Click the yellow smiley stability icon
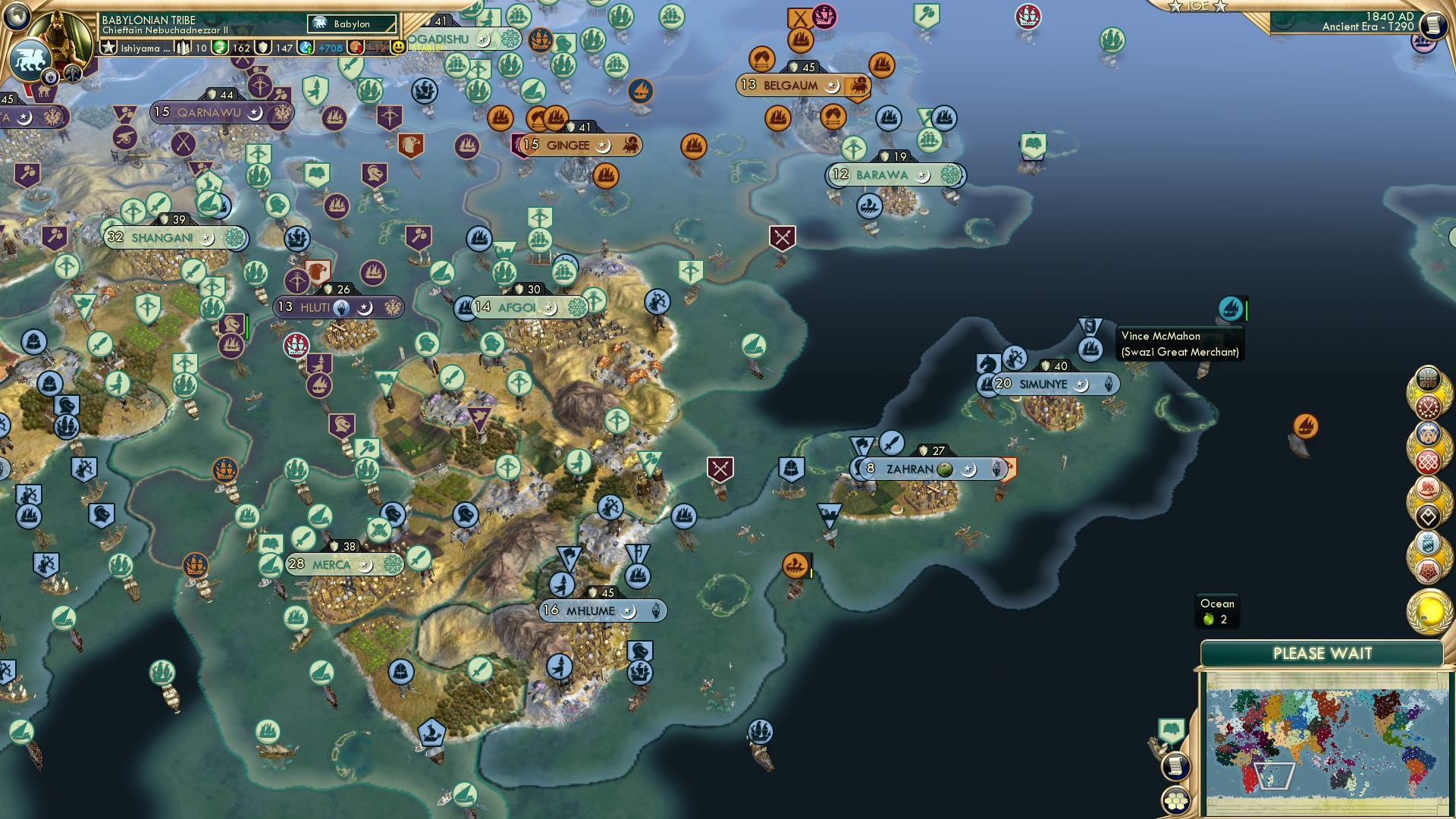 point(398,47)
